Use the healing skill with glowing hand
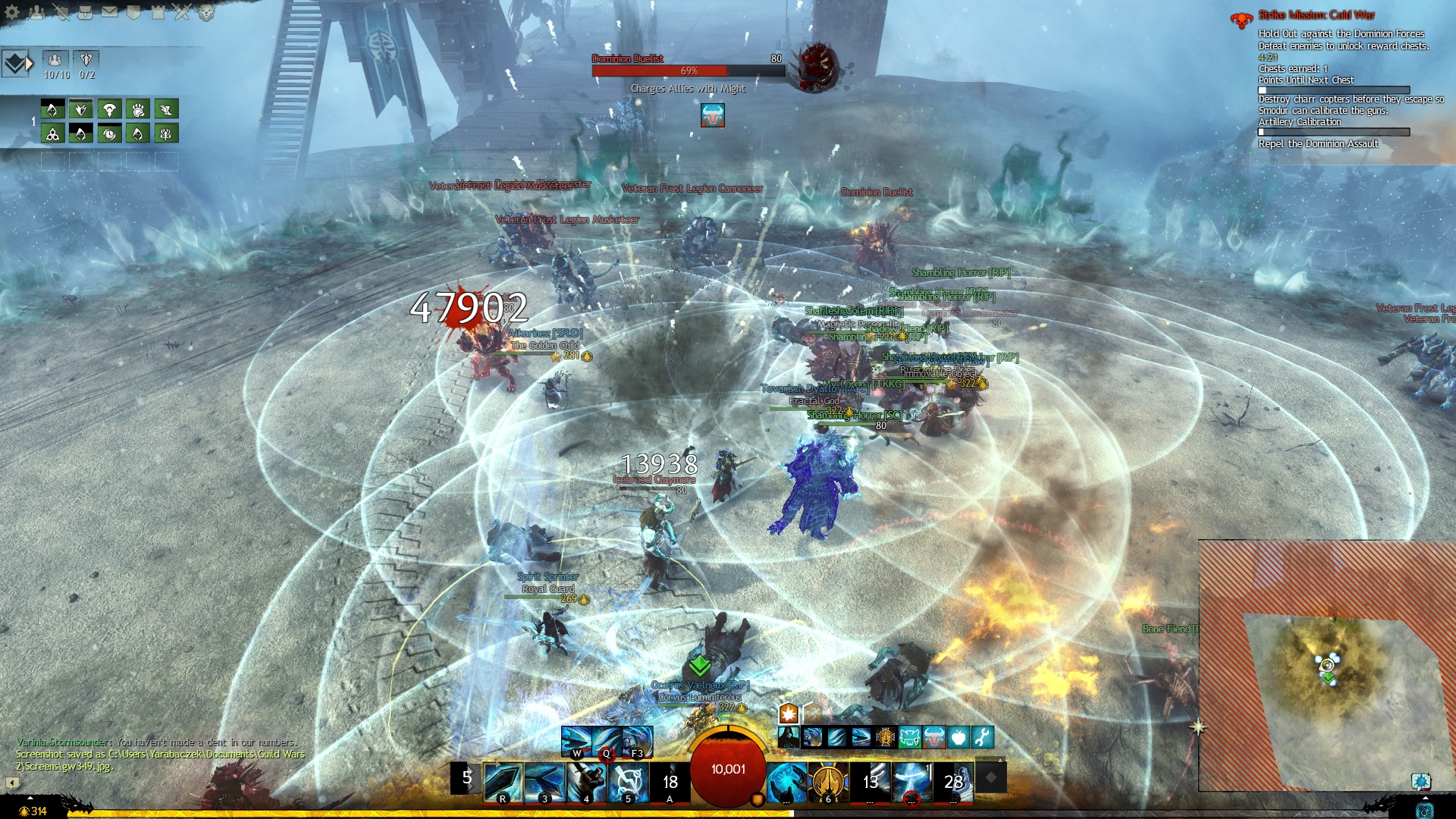1456x819 pixels. (786, 782)
